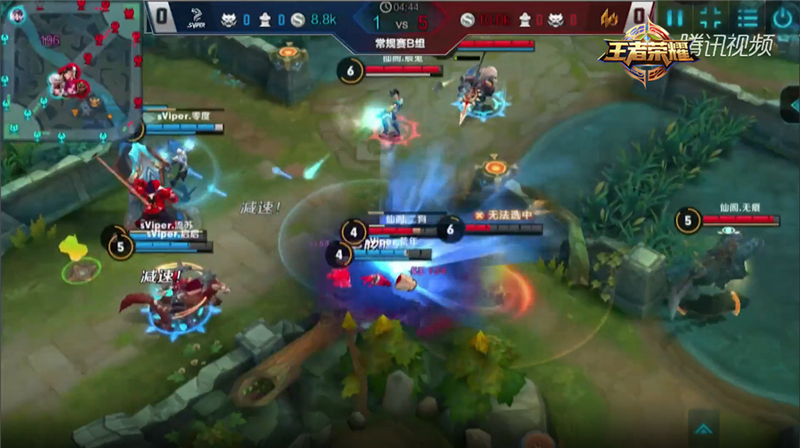Expand the bottom panel with the up arrow

(704, 428)
